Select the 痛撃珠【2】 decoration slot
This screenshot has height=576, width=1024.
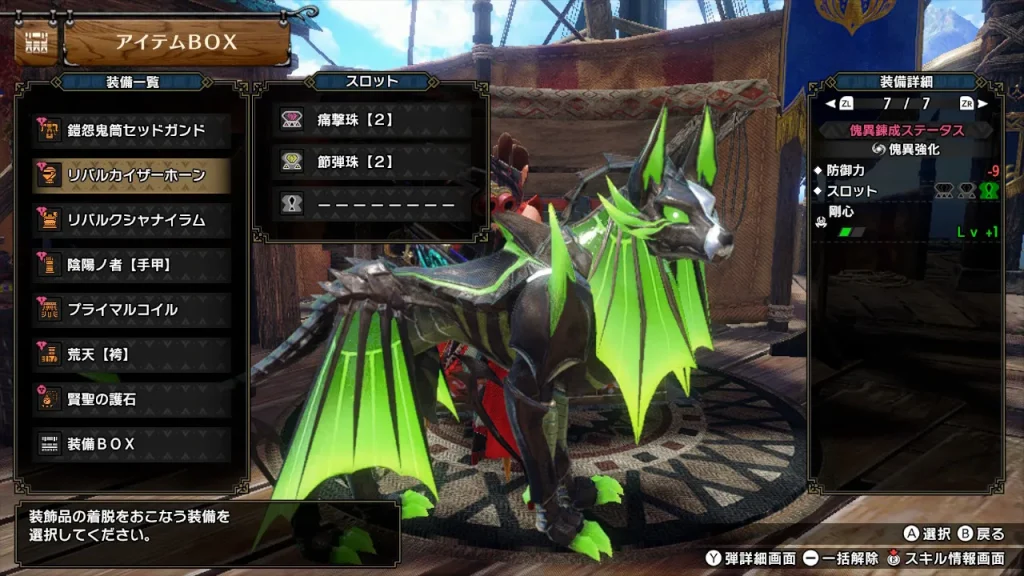click(372, 120)
